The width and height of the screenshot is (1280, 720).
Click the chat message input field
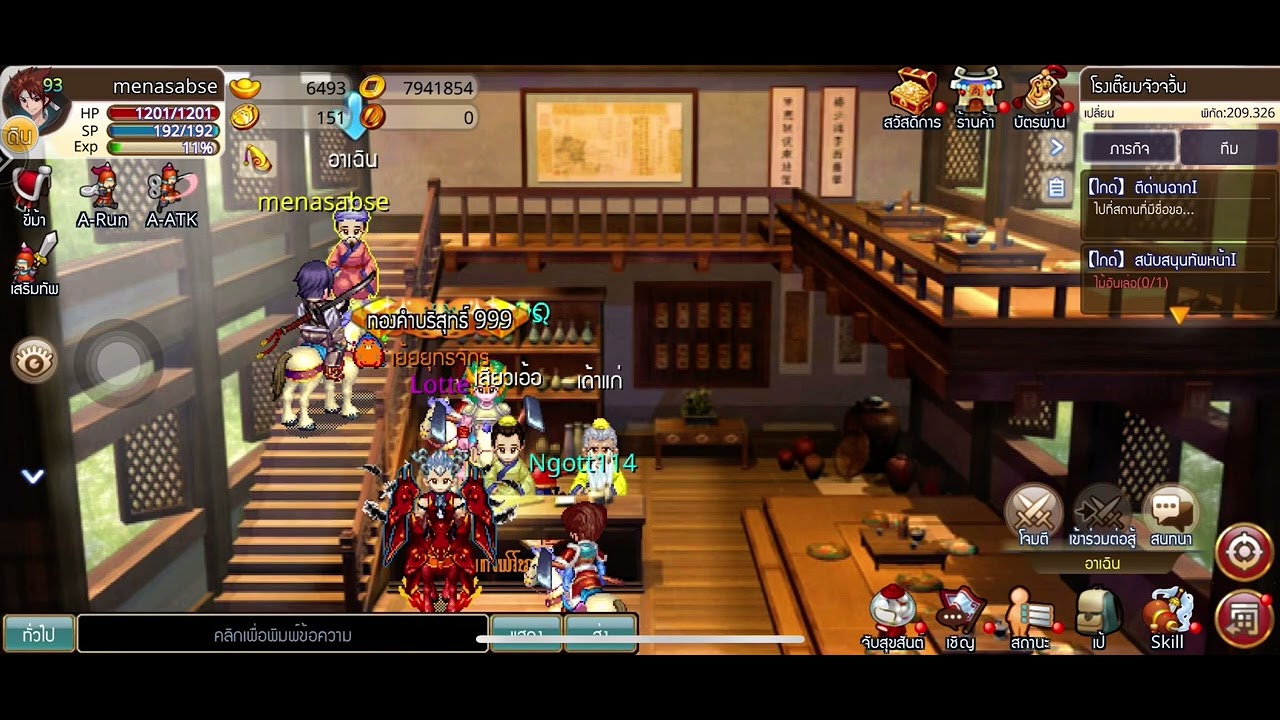click(x=283, y=634)
